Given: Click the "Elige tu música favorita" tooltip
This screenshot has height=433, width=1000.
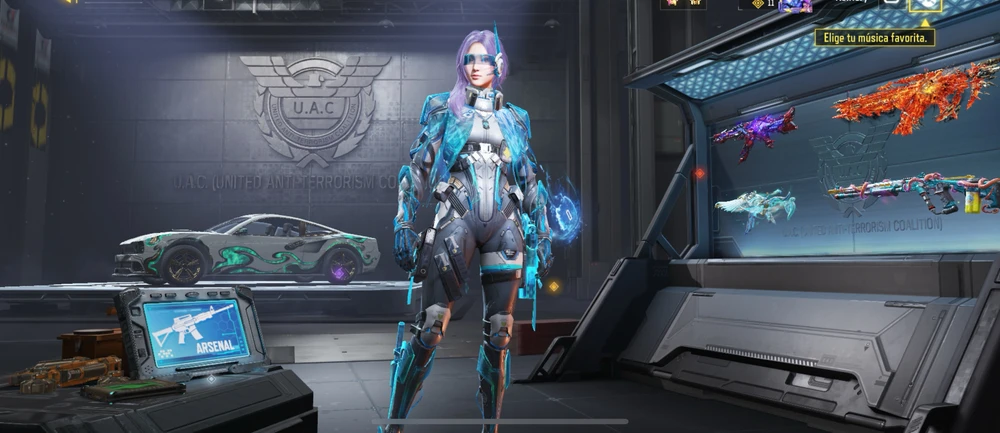Looking at the screenshot, I should pyautogui.click(x=876, y=38).
